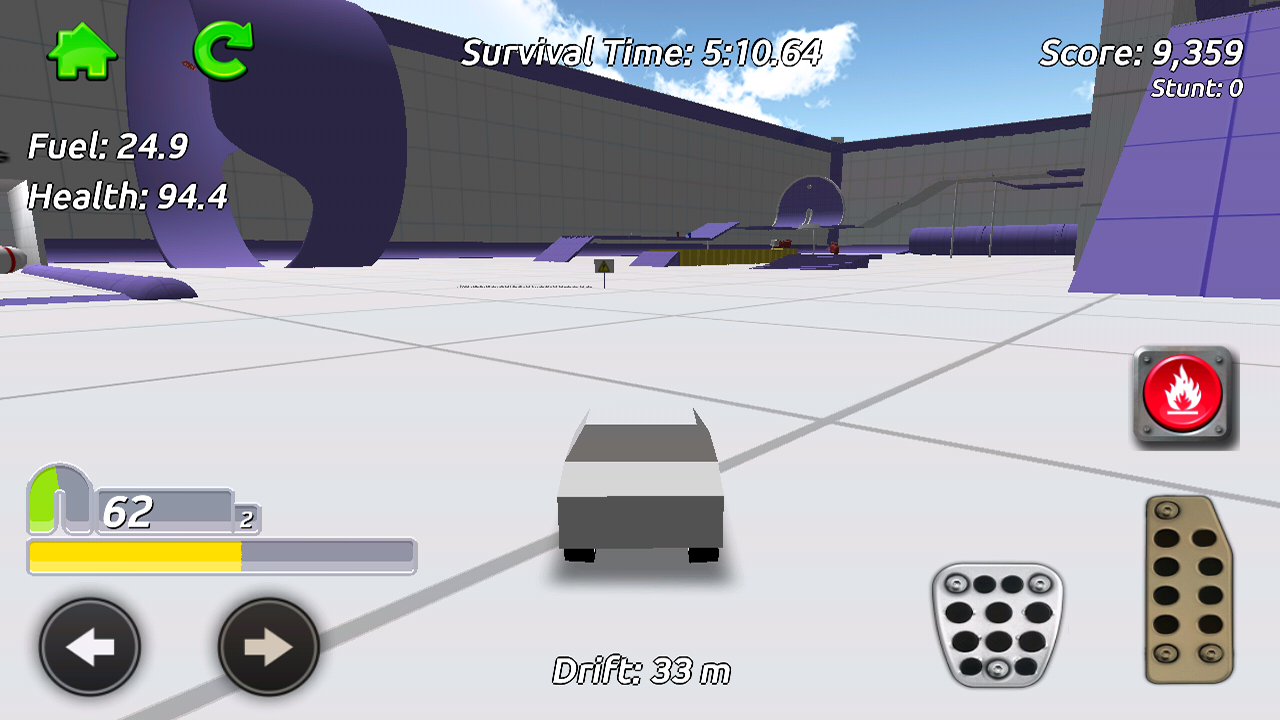1280x720 pixels.
Task: Tap the Drift: 33 m indicator
Action: pos(643,672)
